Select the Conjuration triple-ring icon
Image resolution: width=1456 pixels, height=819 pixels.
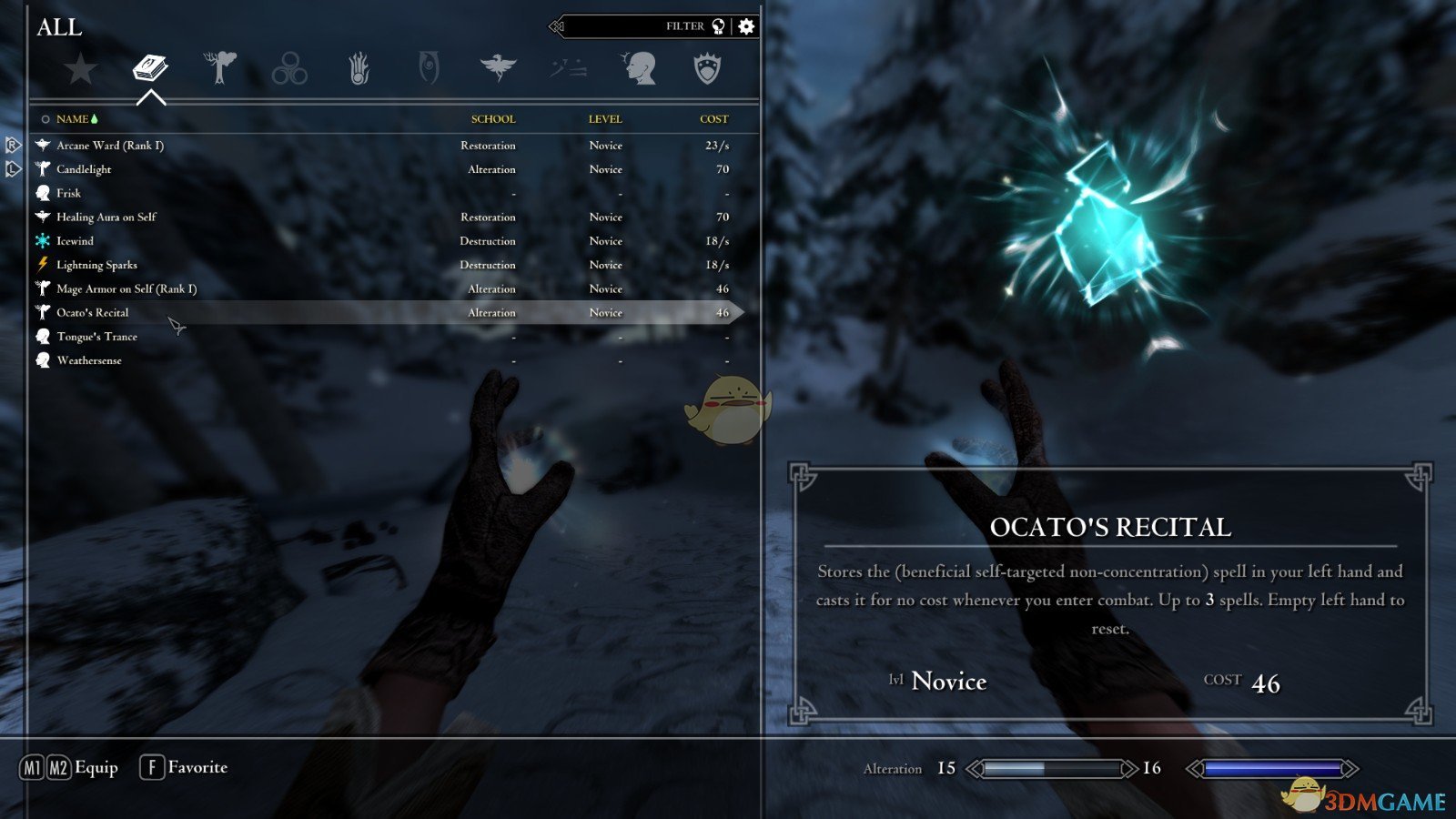point(290,68)
